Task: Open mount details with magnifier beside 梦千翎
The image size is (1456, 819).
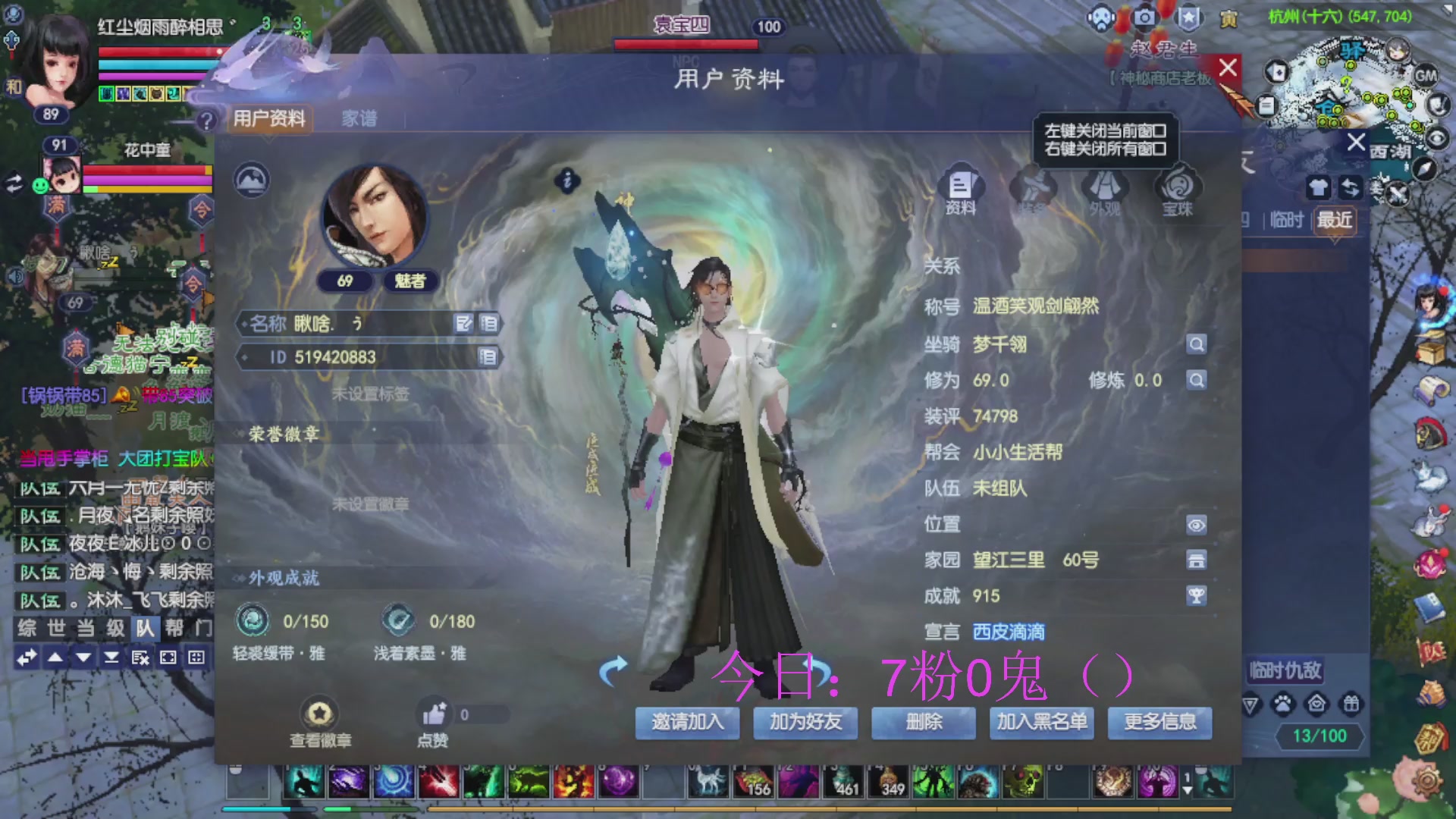Action: coord(1197,344)
